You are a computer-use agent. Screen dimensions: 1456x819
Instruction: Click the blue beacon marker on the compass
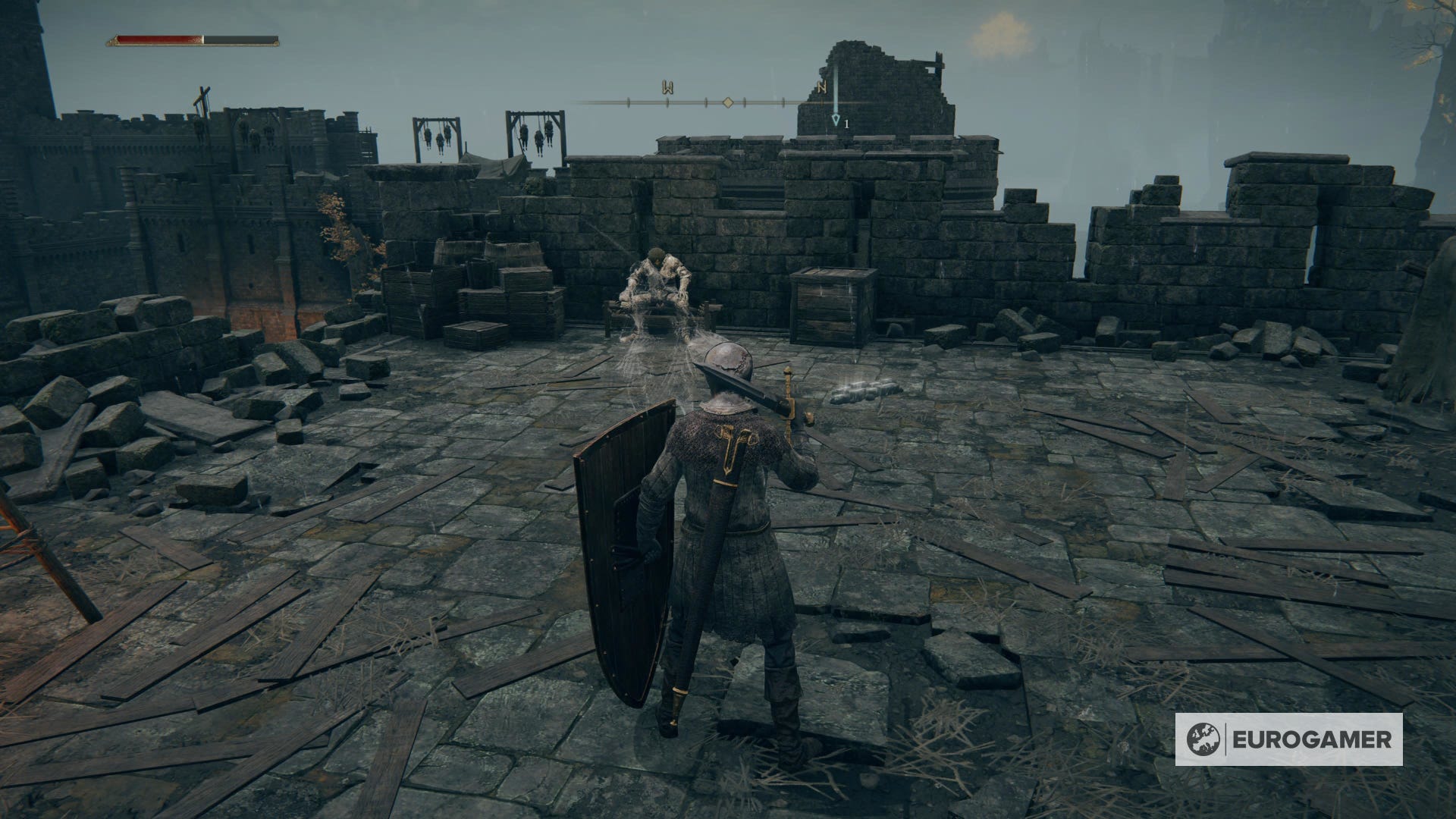(x=836, y=119)
